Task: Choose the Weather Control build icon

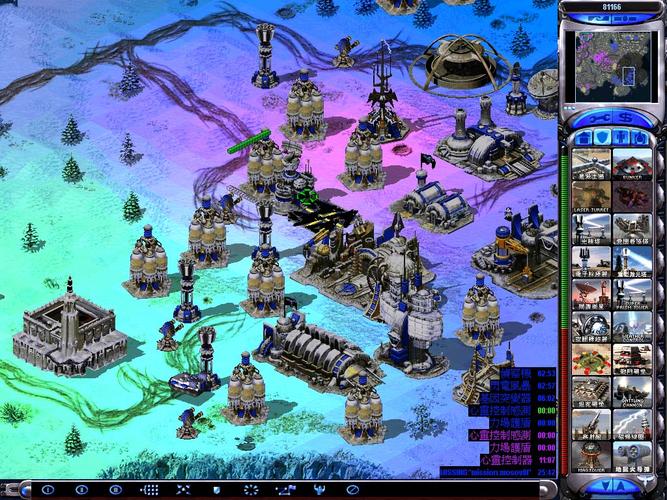Action: tap(632, 329)
